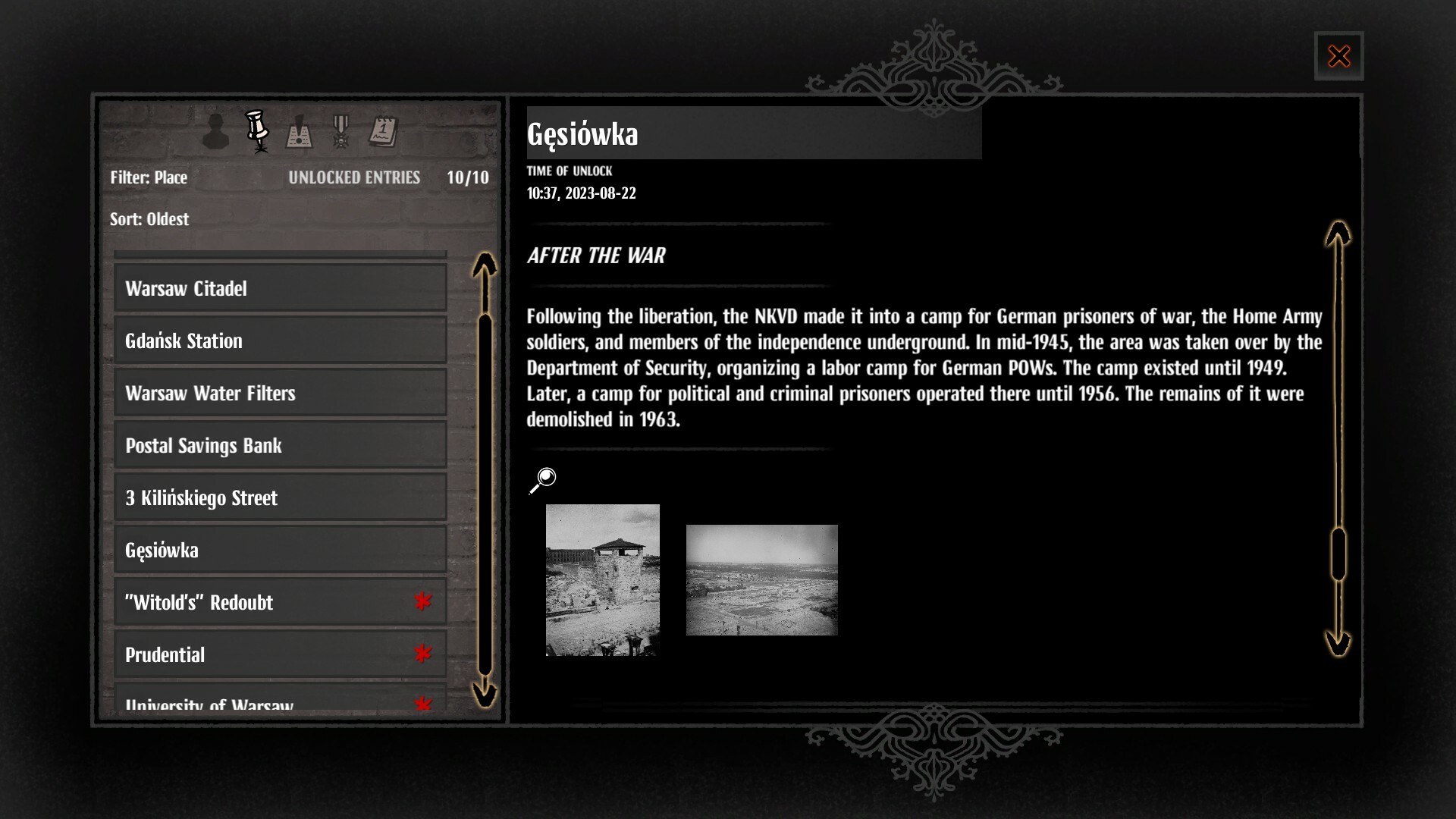Open the 3 Kilińskiego Street entry
Screen dimensions: 1456x819
(280, 497)
